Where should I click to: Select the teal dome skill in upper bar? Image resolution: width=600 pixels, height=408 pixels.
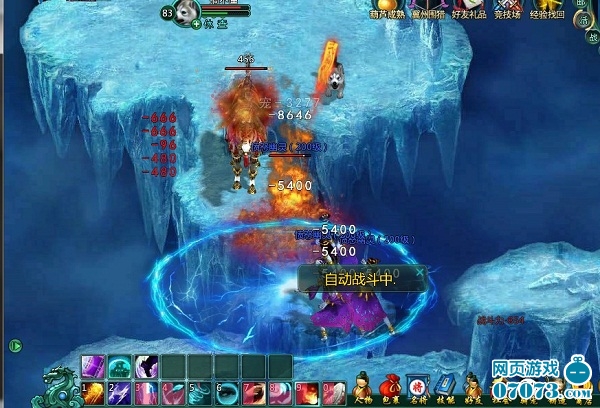click(119, 367)
